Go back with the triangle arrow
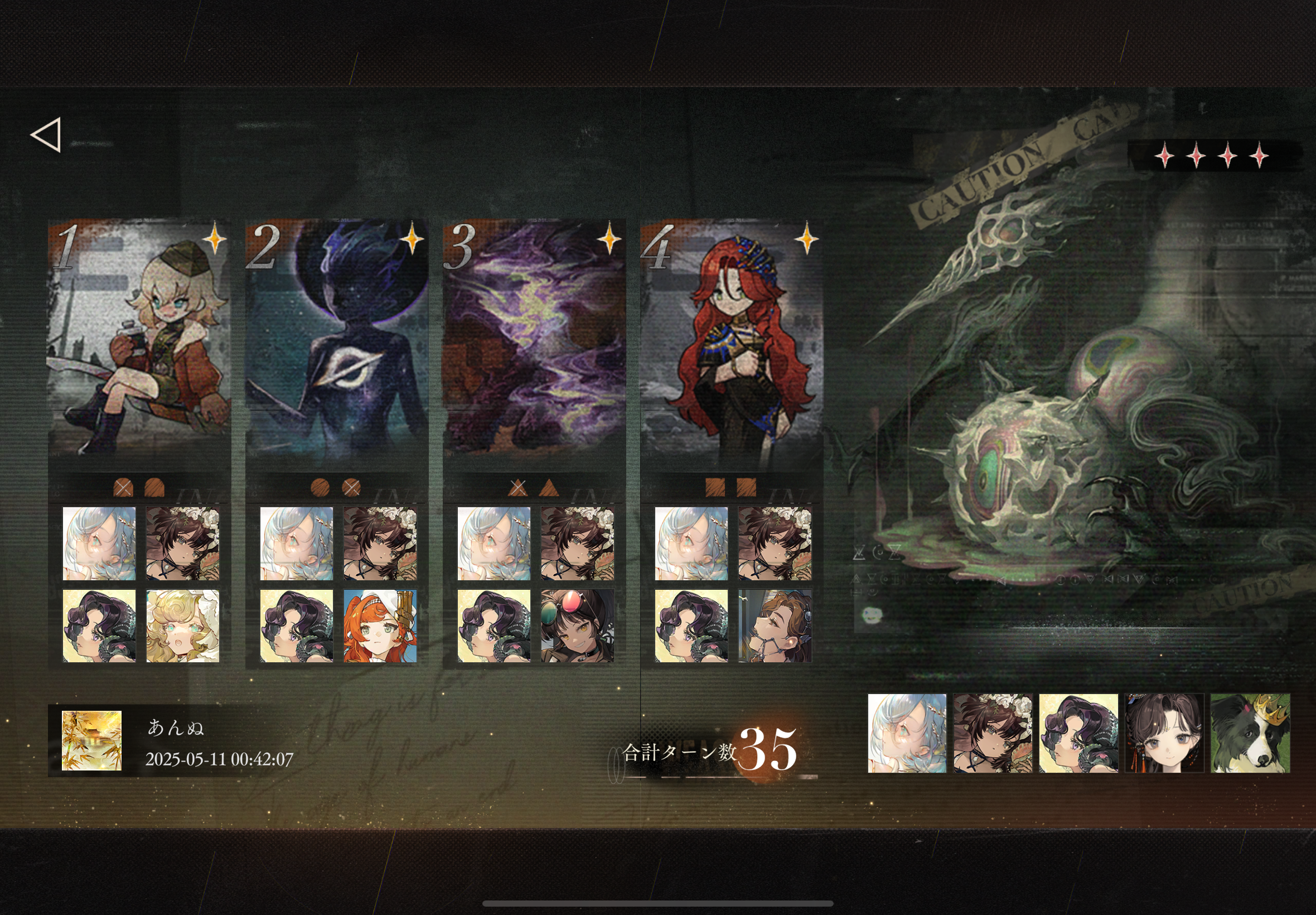This screenshot has width=1316, height=915. [46, 136]
